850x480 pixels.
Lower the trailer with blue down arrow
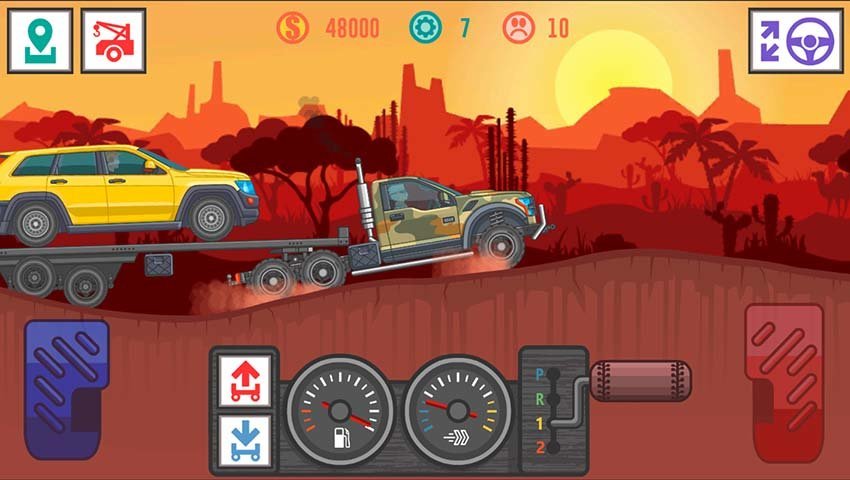click(x=243, y=439)
